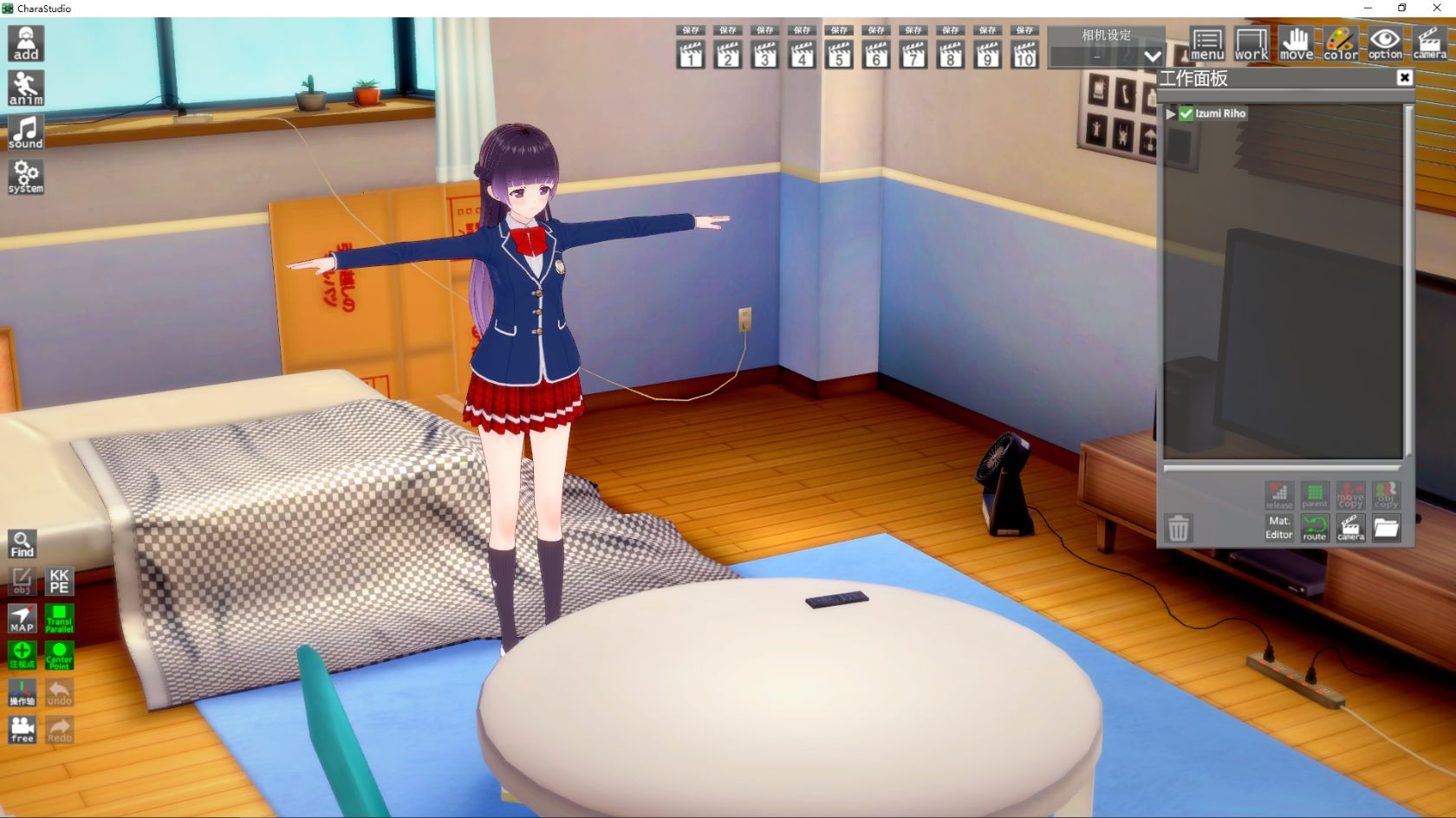Open the add menu
This screenshot has width=1456, height=818.
point(26,43)
